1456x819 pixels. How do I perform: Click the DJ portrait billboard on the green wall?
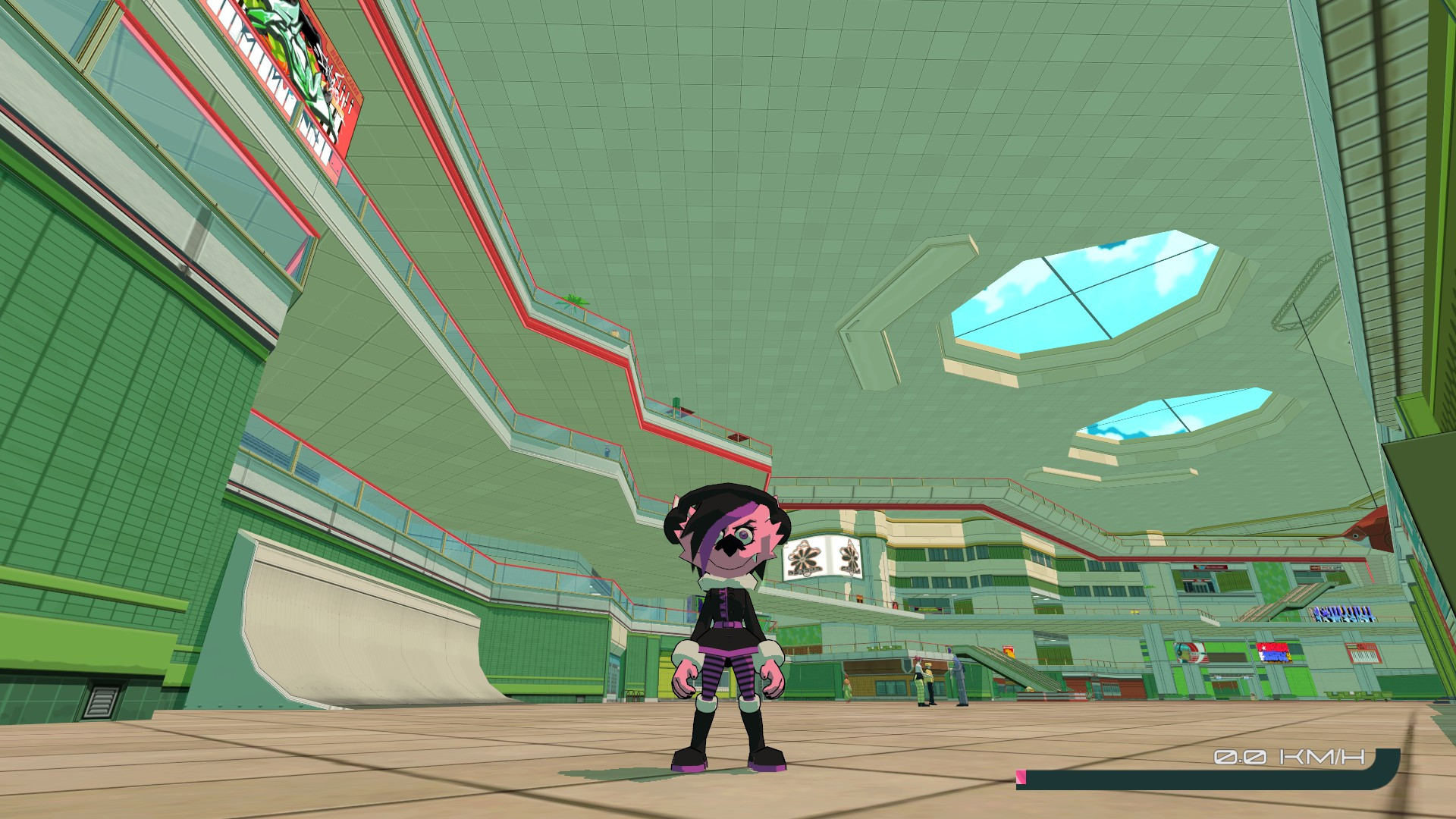(x=1191, y=653)
